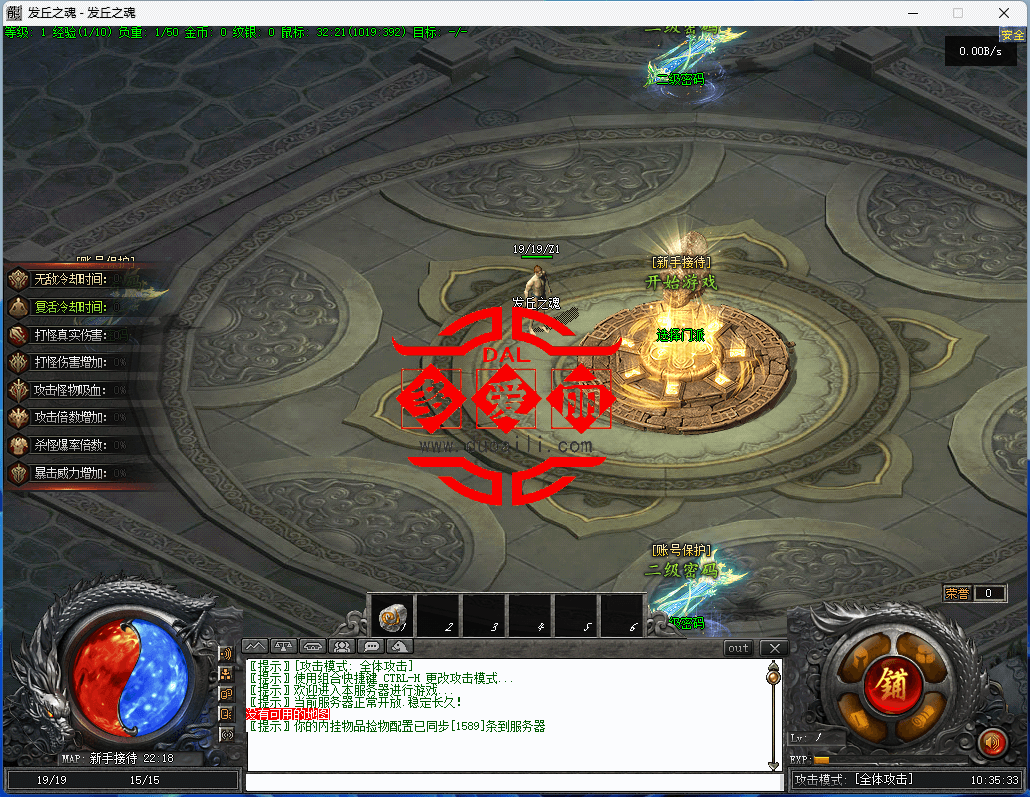
Task: Click the 复活冷却时间 meditating figure icon
Action: coord(19,307)
